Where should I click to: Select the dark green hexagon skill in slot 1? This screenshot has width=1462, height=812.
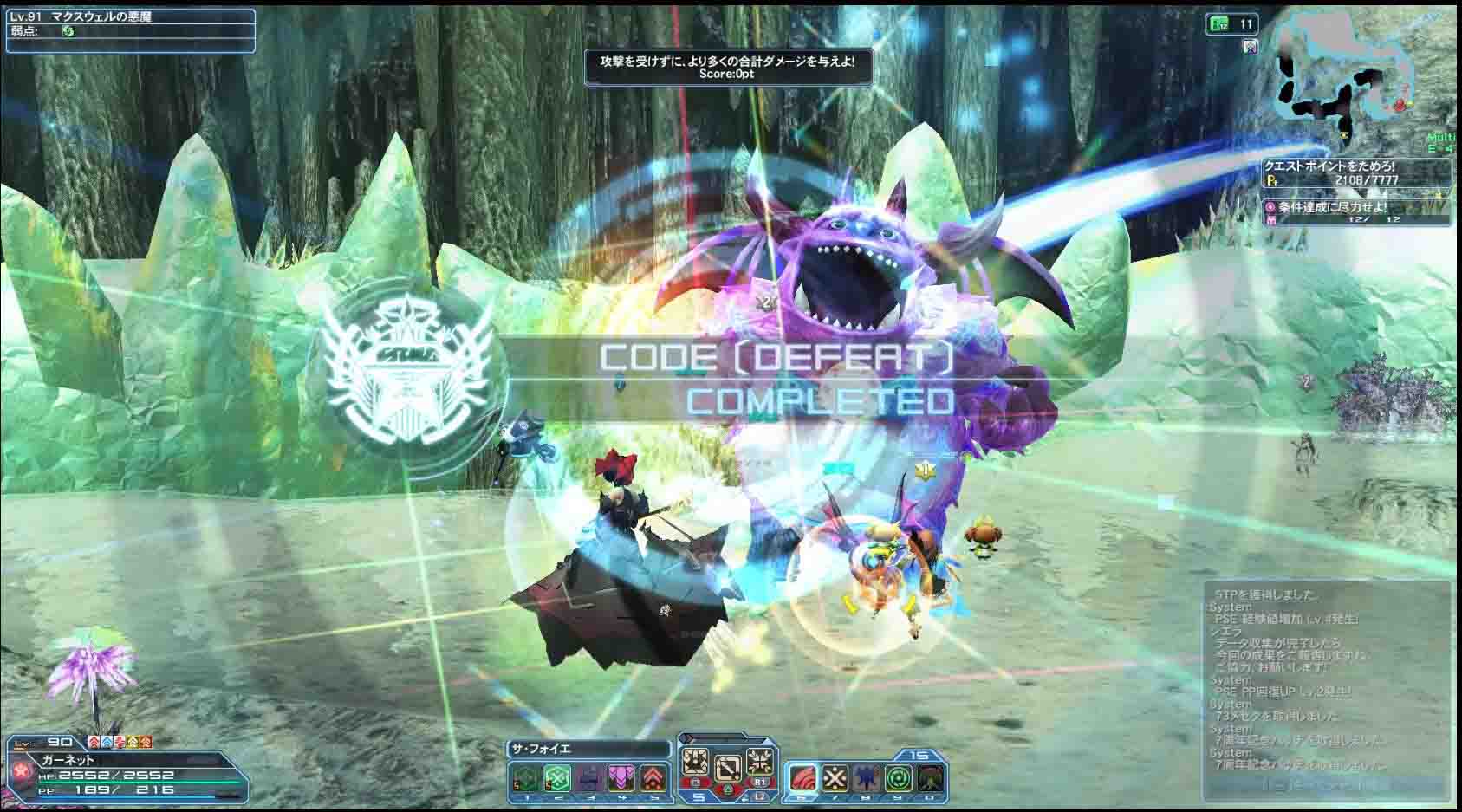click(x=525, y=778)
